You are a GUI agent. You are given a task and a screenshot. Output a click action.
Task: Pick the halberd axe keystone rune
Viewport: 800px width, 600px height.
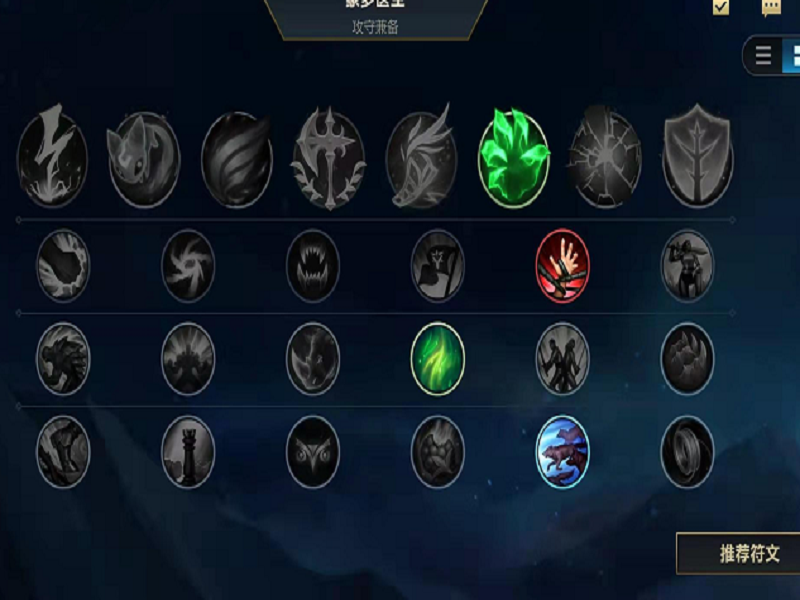(329, 160)
